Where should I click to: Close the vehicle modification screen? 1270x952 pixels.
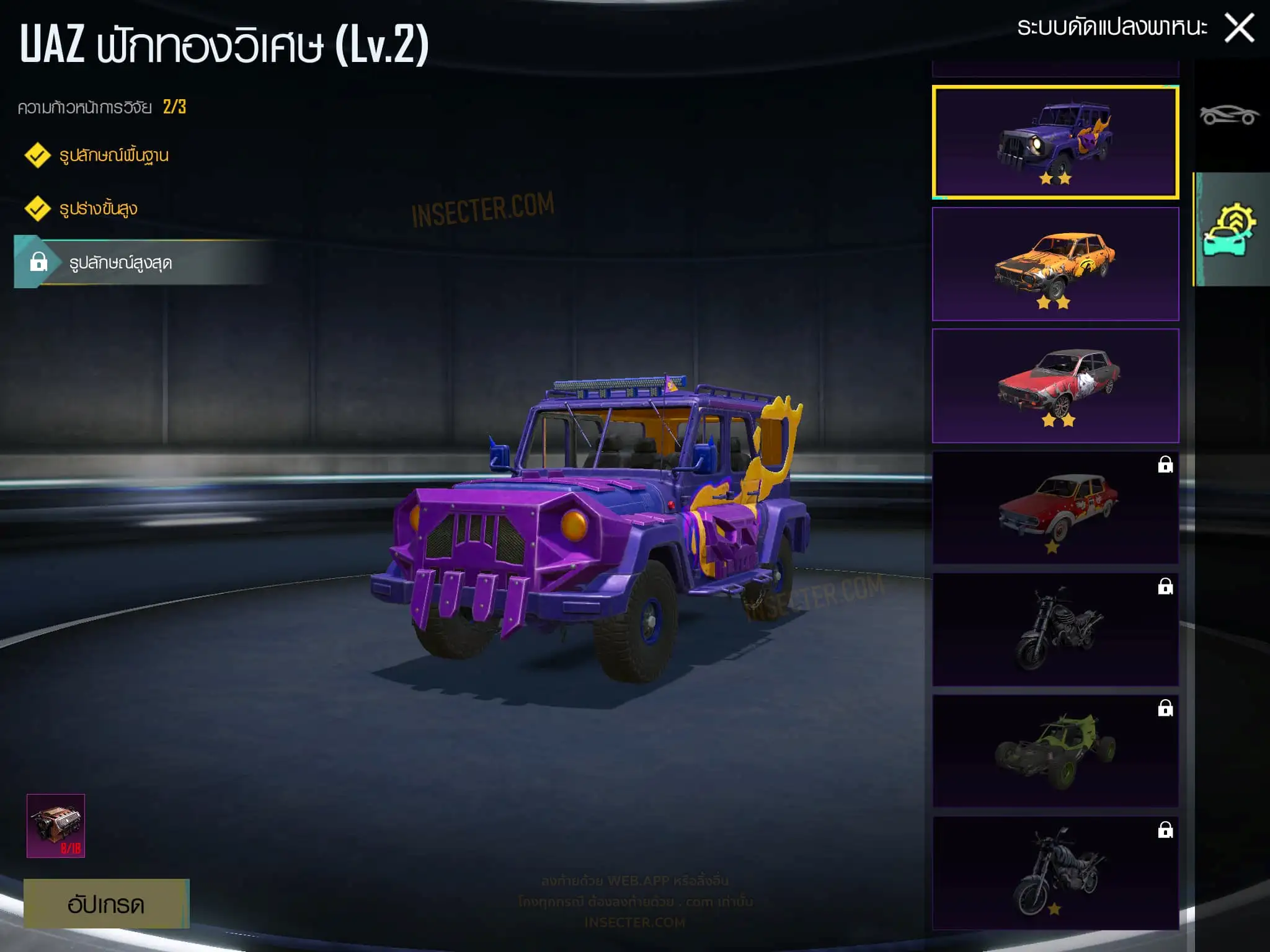[1239, 29]
